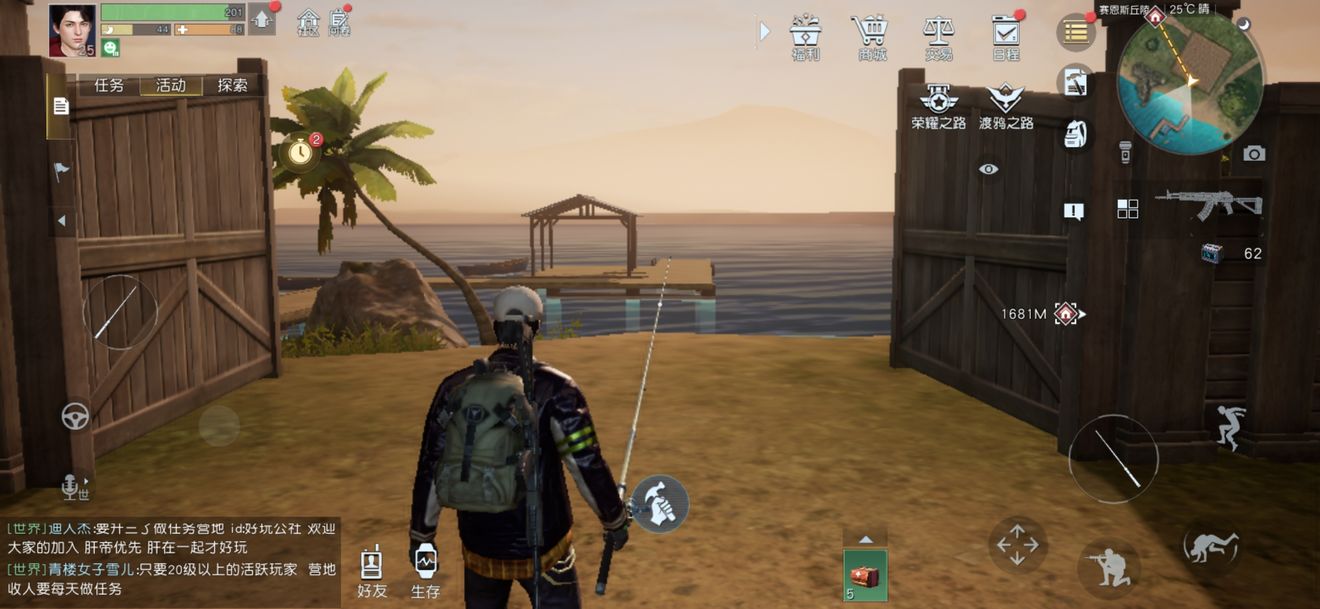Open the 好友 friends list
Image resolution: width=1320 pixels, height=609 pixels.
pos(371,572)
